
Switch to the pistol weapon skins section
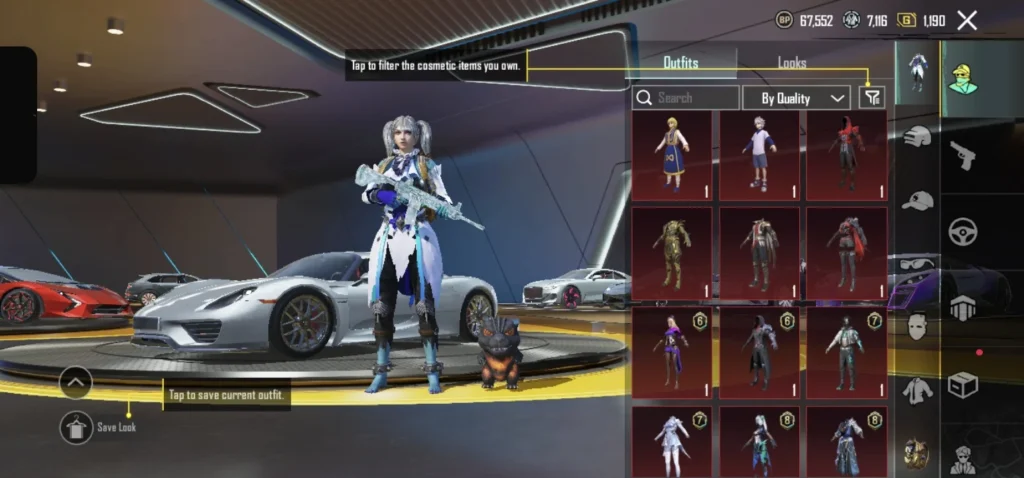click(963, 155)
